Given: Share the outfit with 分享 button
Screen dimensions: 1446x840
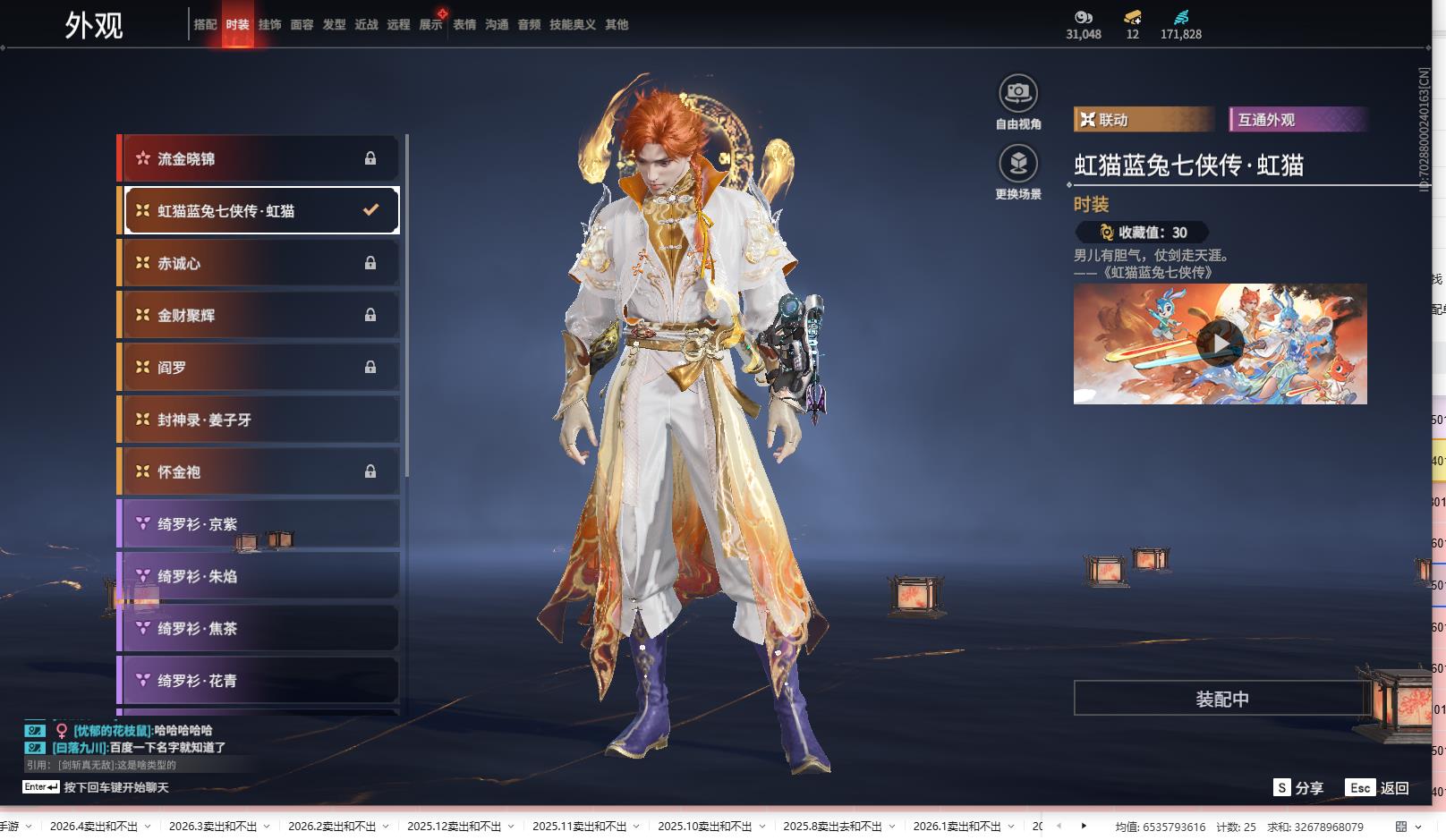Looking at the screenshot, I should [1298, 788].
